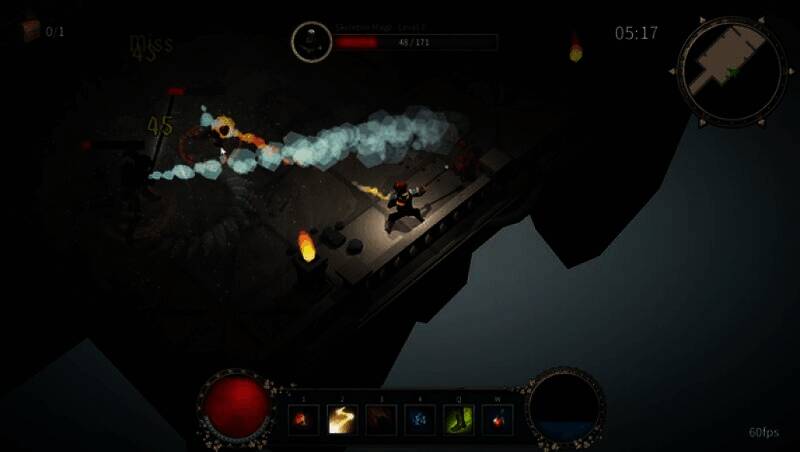This screenshot has width=800, height=452.
Task: Open the circular minimap
Action: click(729, 70)
